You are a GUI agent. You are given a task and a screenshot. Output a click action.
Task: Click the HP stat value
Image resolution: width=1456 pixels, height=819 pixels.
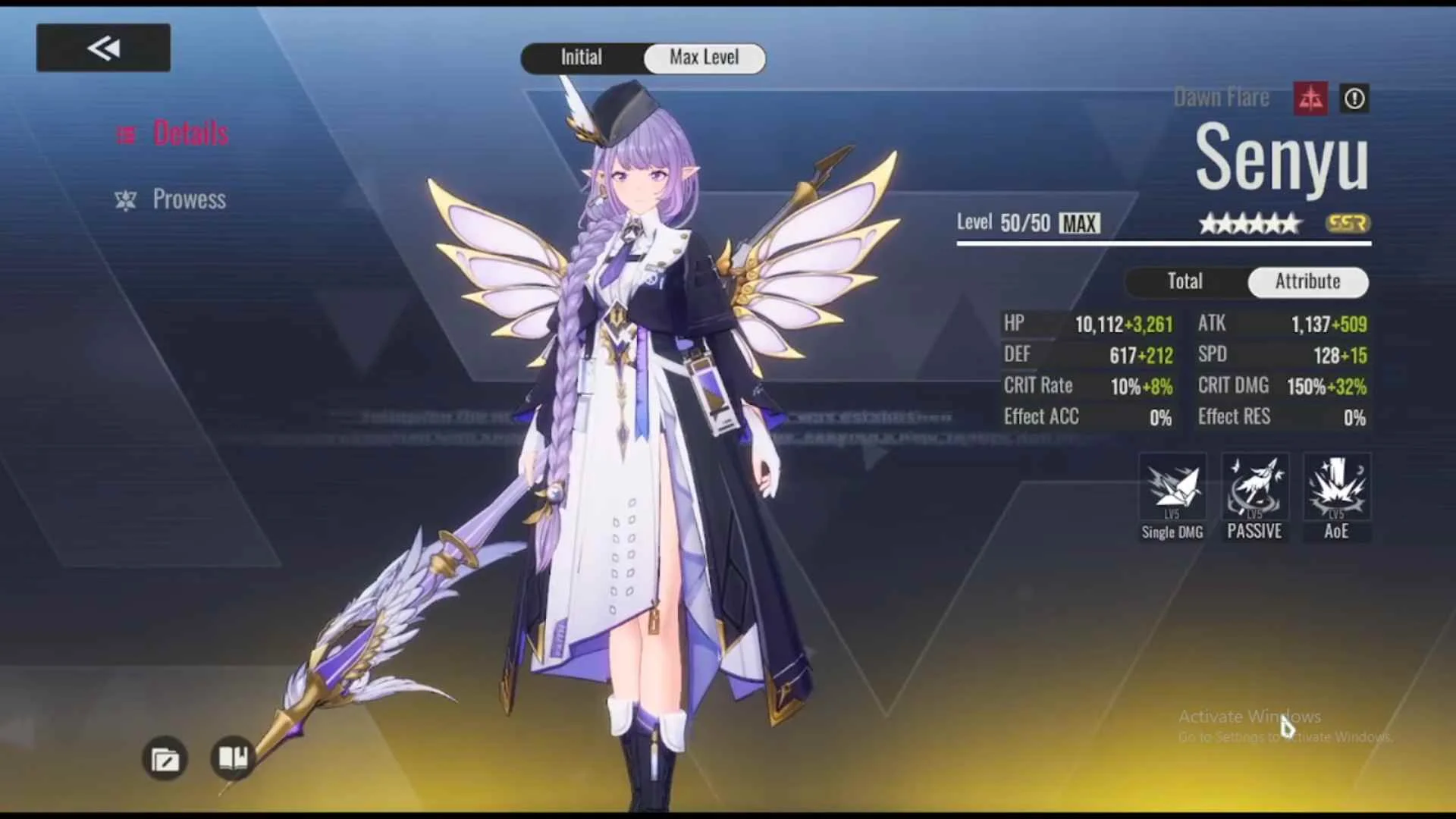coord(1101,324)
